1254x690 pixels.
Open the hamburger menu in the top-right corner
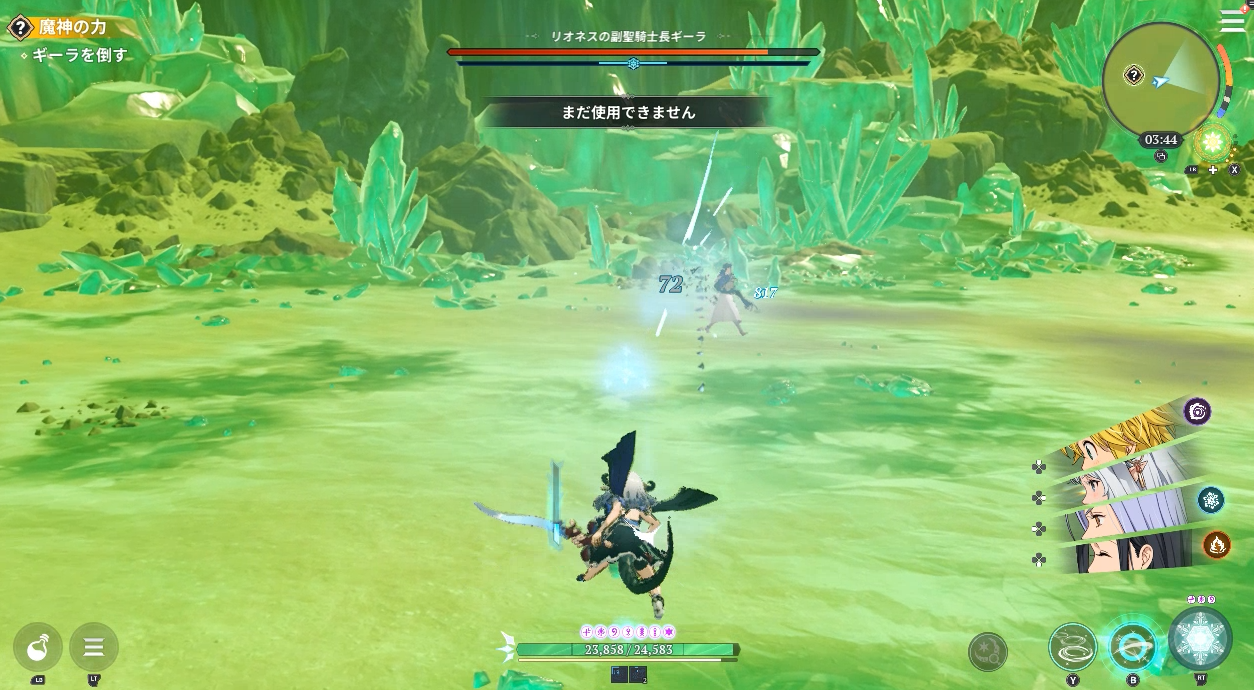click(1233, 22)
